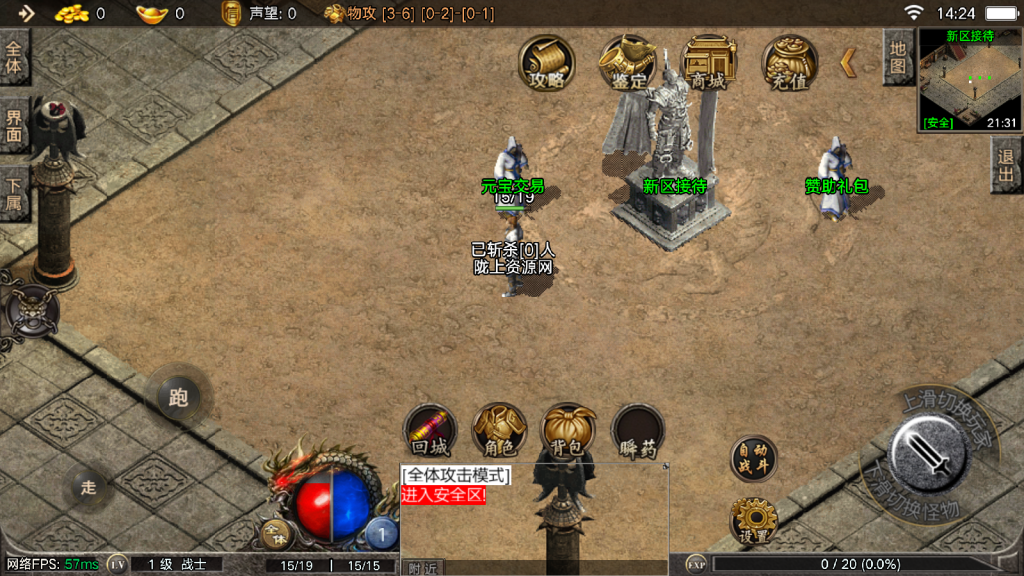Select the 界面 interface tab
Screen dimensions: 1024x576
(14, 125)
